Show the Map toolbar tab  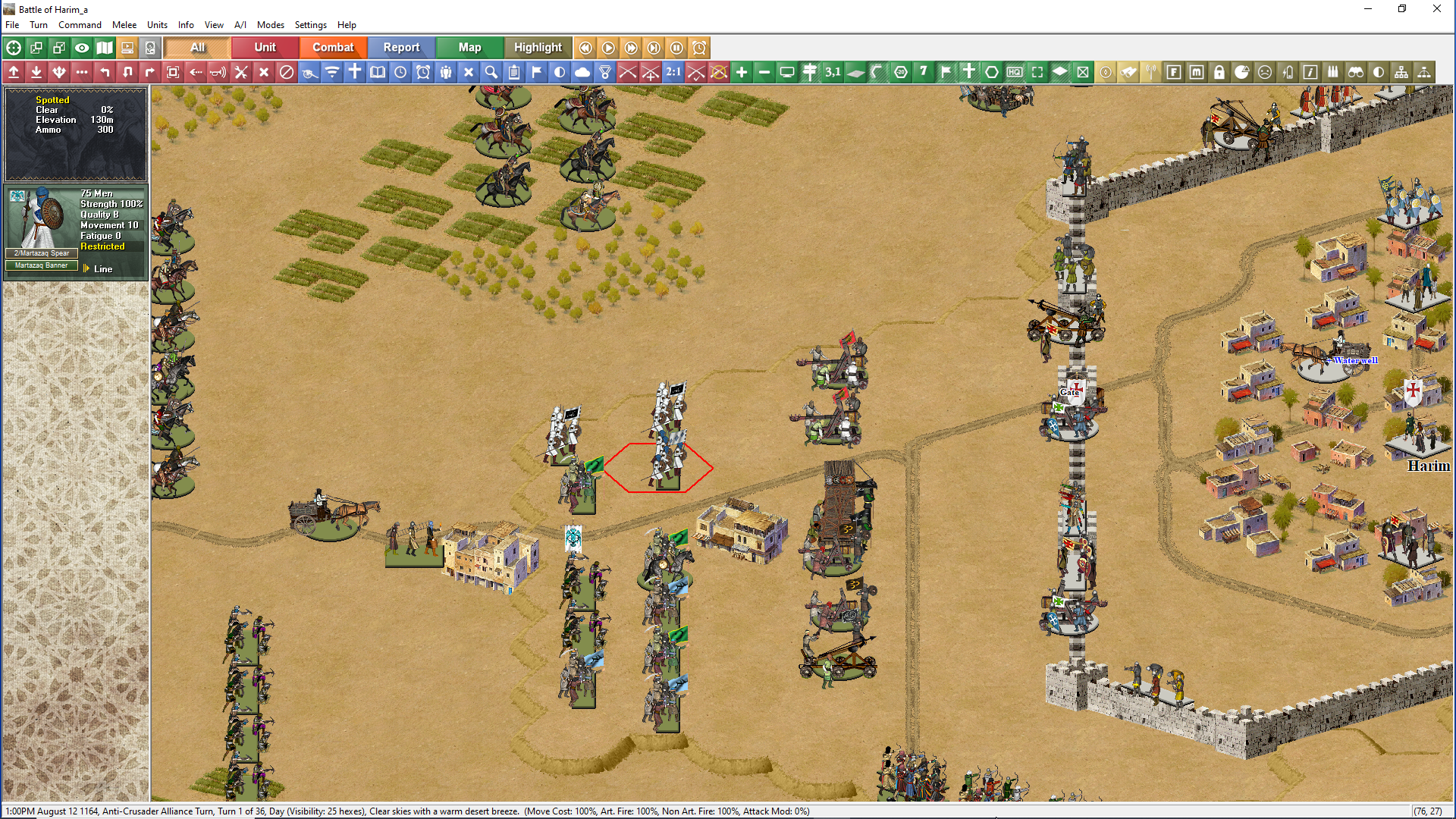tap(469, 48)
